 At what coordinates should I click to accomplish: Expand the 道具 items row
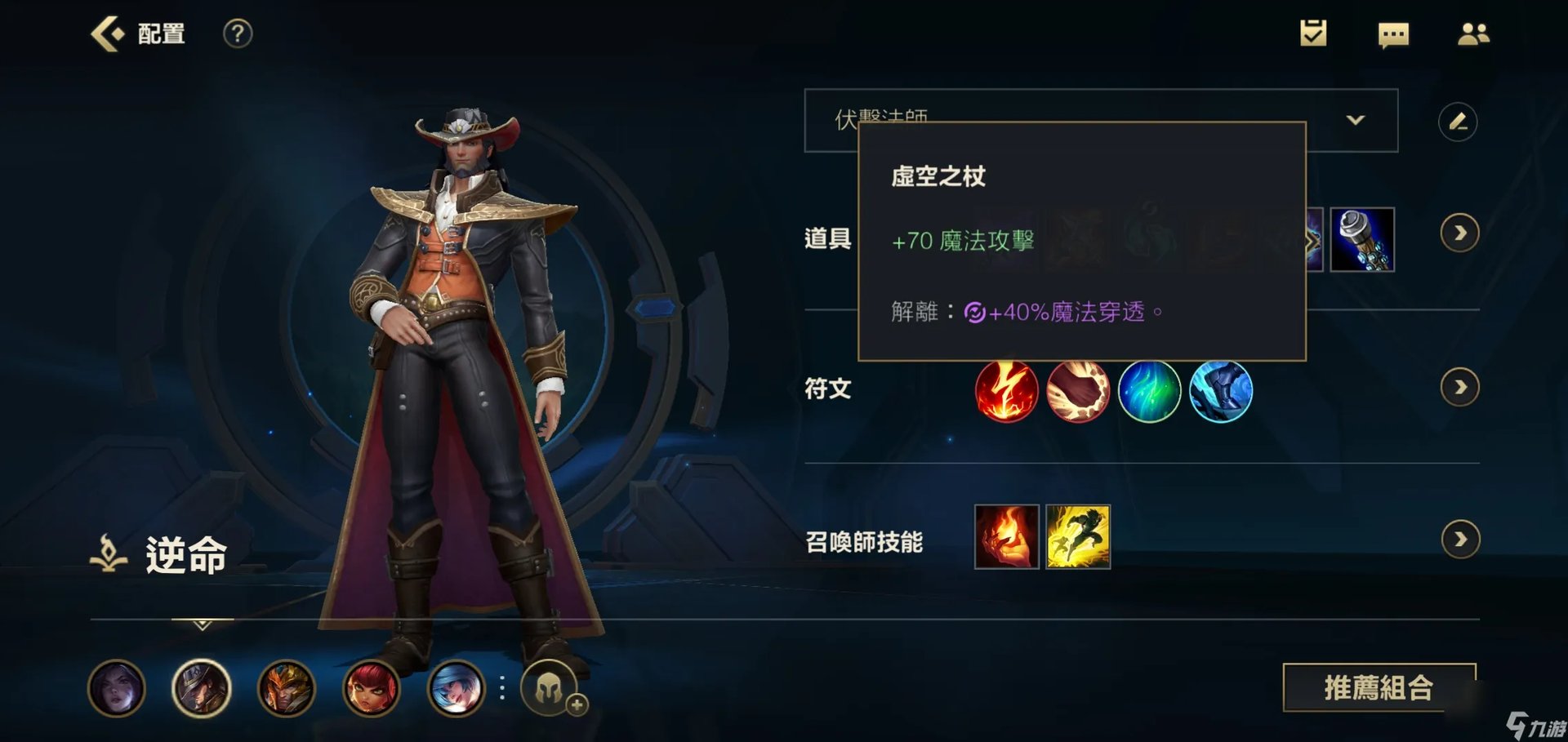click(1459, 233)
